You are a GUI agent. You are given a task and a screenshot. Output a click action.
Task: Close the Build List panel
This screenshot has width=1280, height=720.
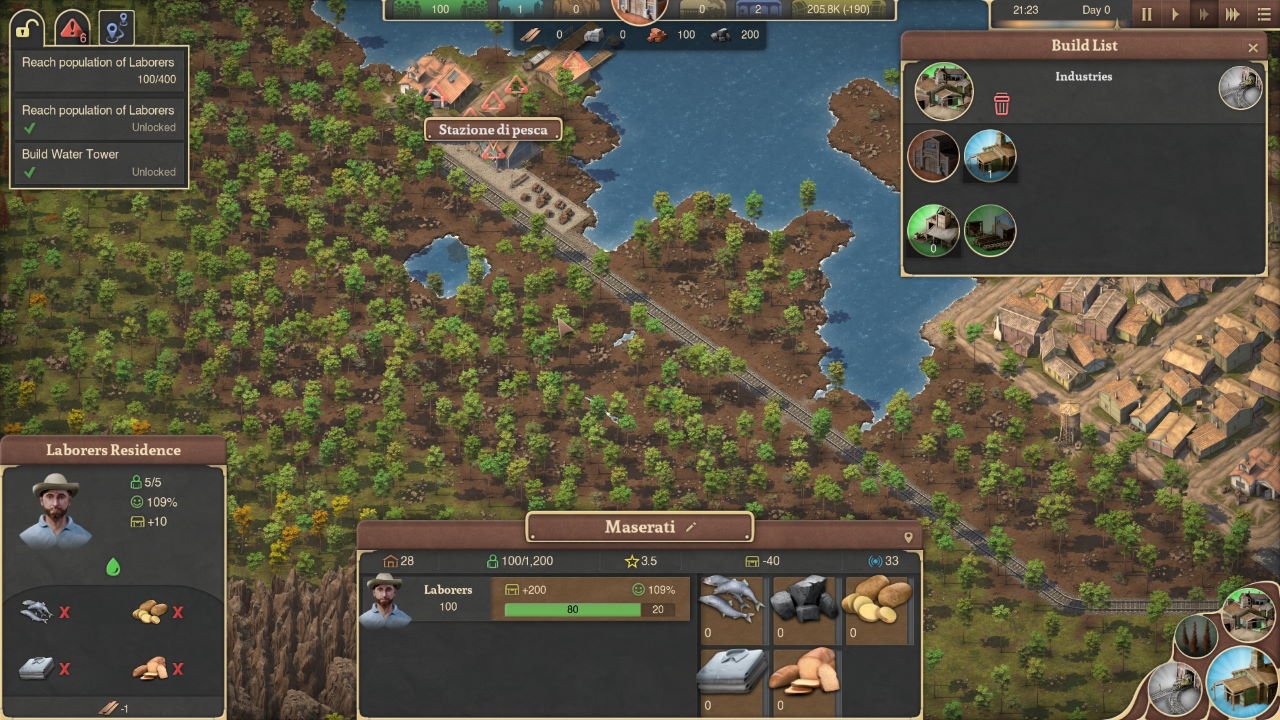click(1253, 47)
